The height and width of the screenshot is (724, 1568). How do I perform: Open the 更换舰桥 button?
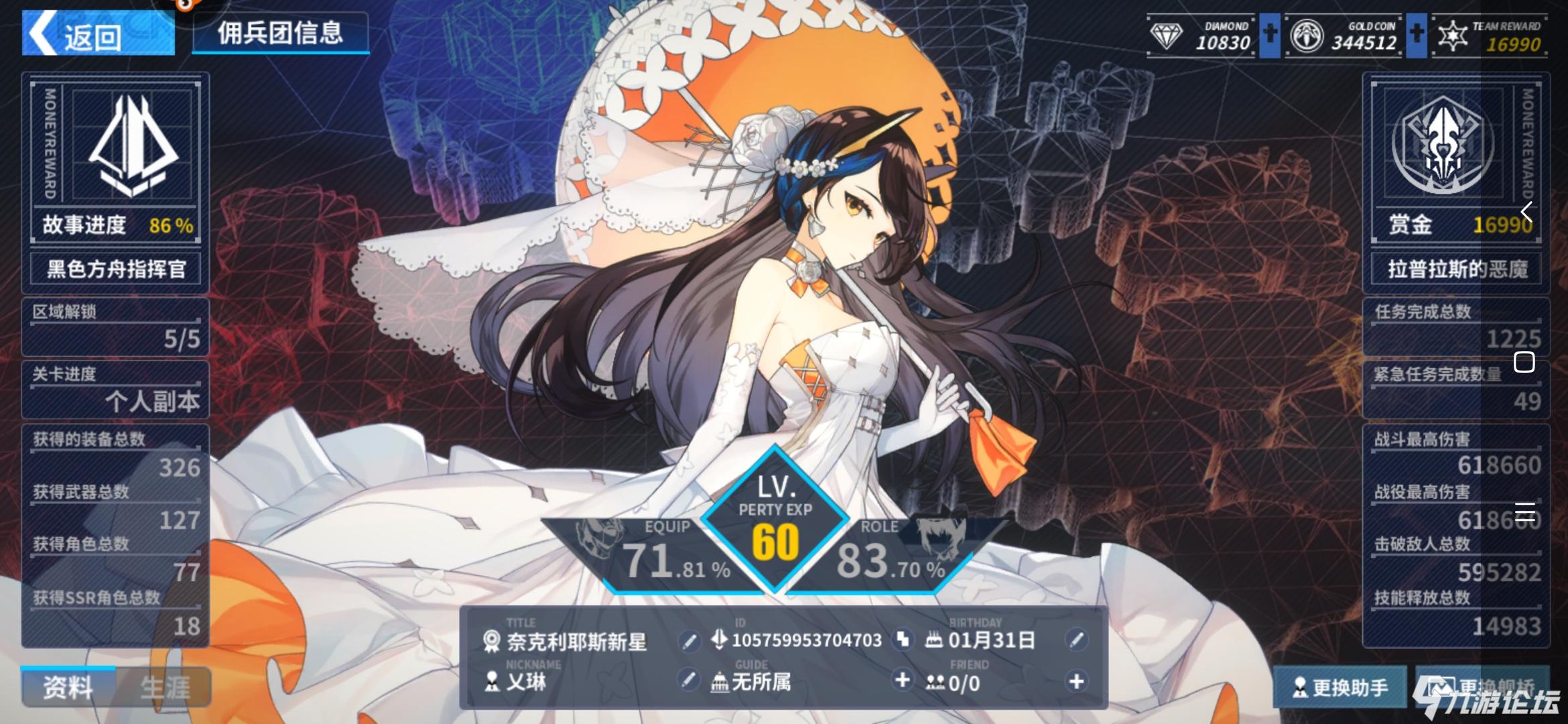1482,688
